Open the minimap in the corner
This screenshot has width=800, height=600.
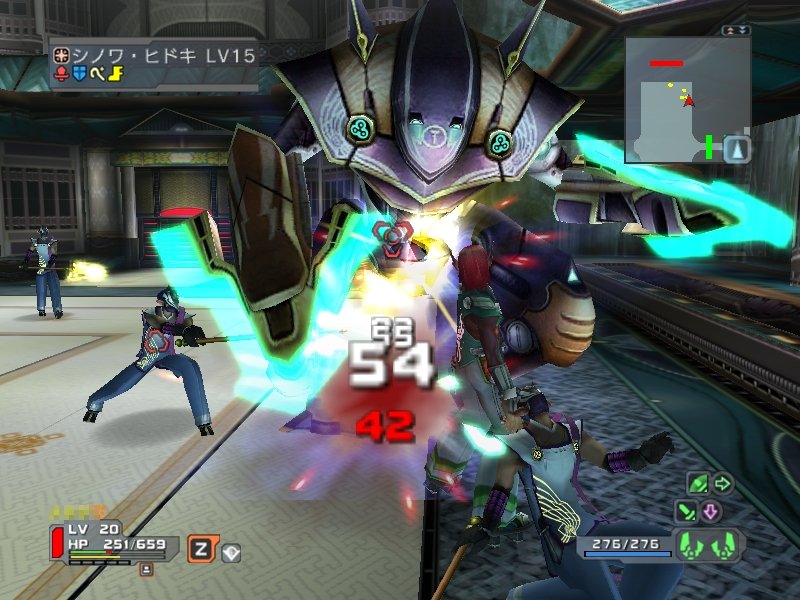(687, 99)
